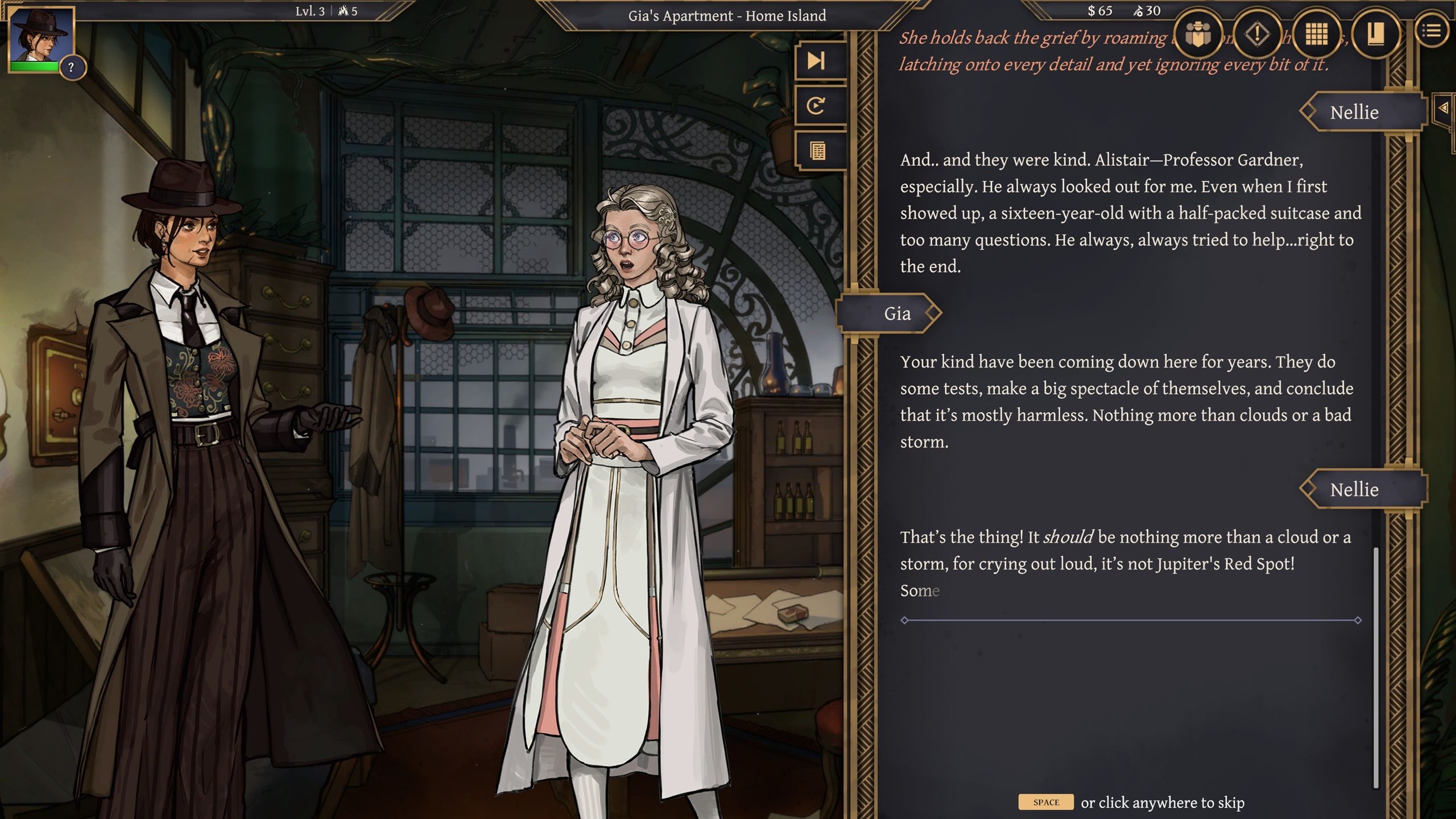Open the quest exclamation diamond icon

[x=1257, y=34]
